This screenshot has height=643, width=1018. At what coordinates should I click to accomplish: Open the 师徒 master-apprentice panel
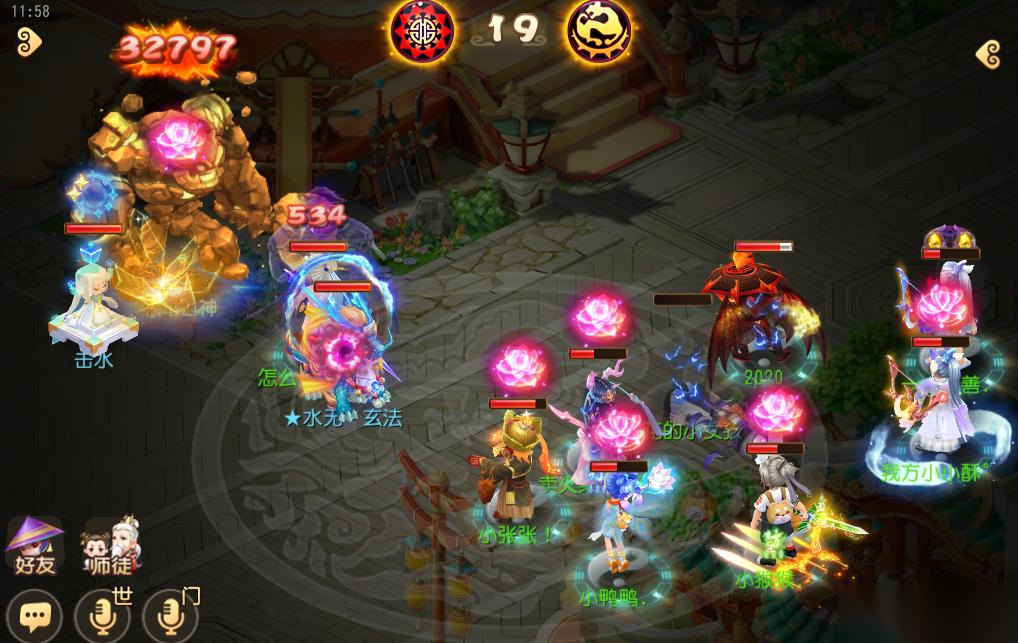tap(112, 546)
